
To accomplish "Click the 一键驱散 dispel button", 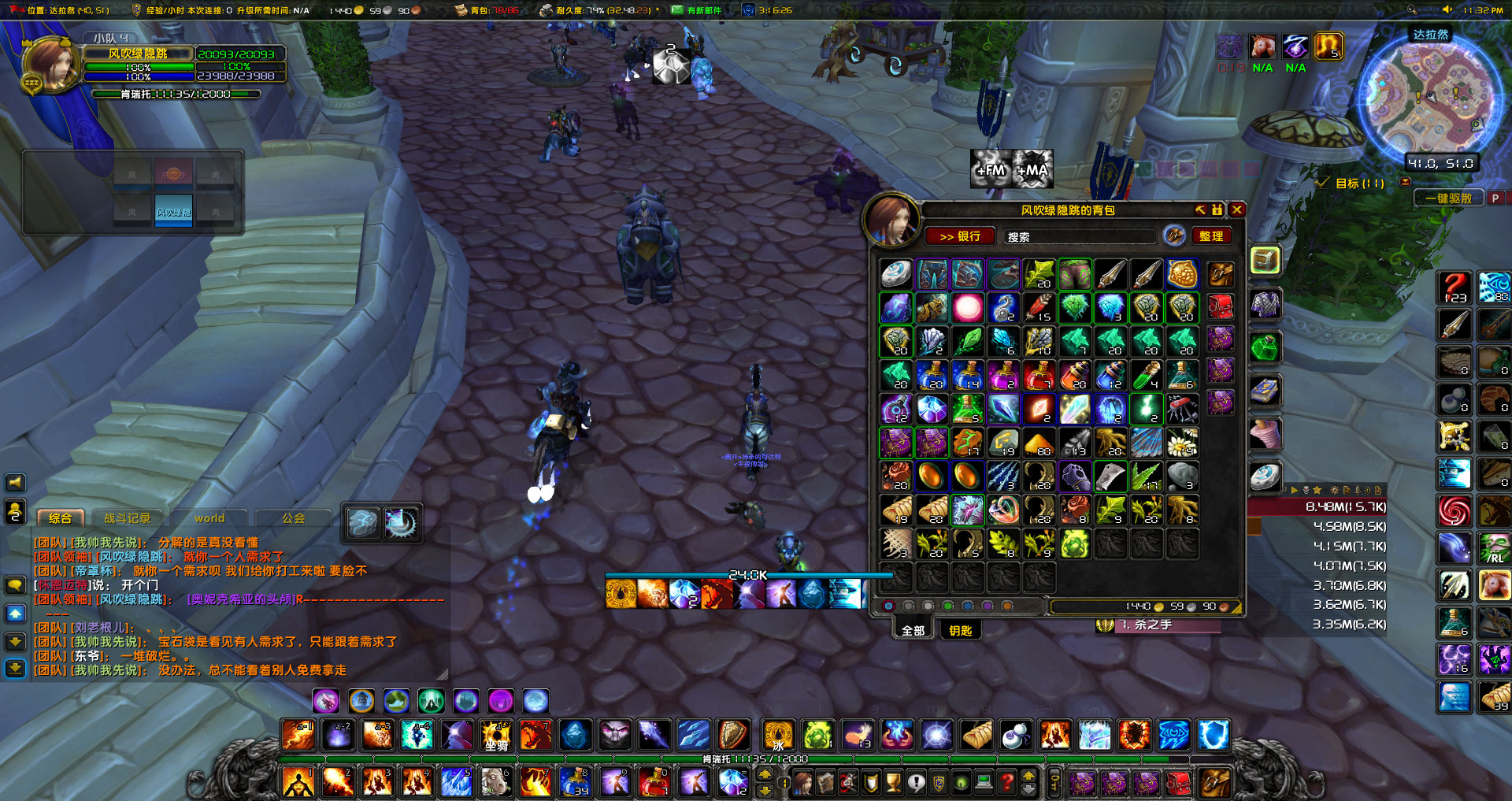I will click(x=1449, y=198).
